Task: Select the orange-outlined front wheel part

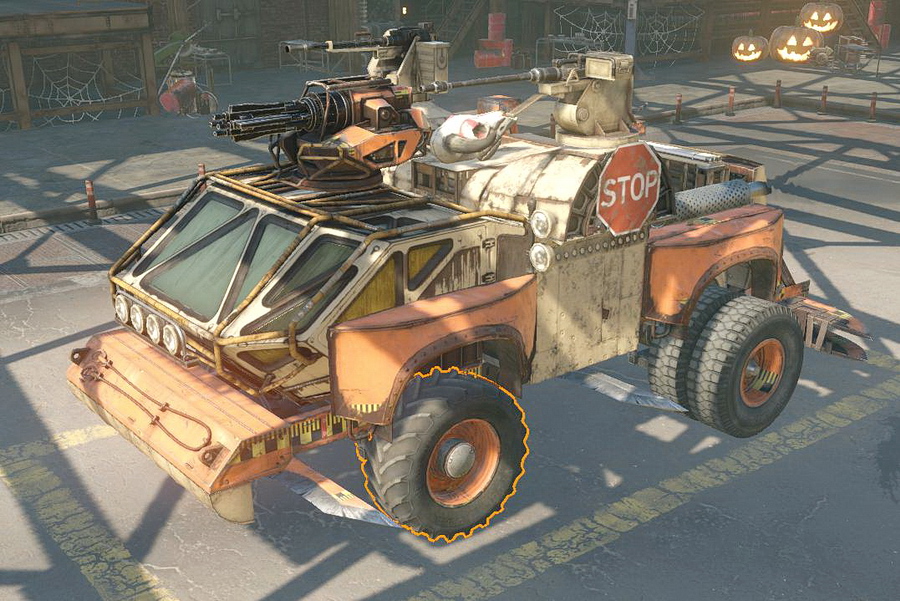Action: [446, 457]
